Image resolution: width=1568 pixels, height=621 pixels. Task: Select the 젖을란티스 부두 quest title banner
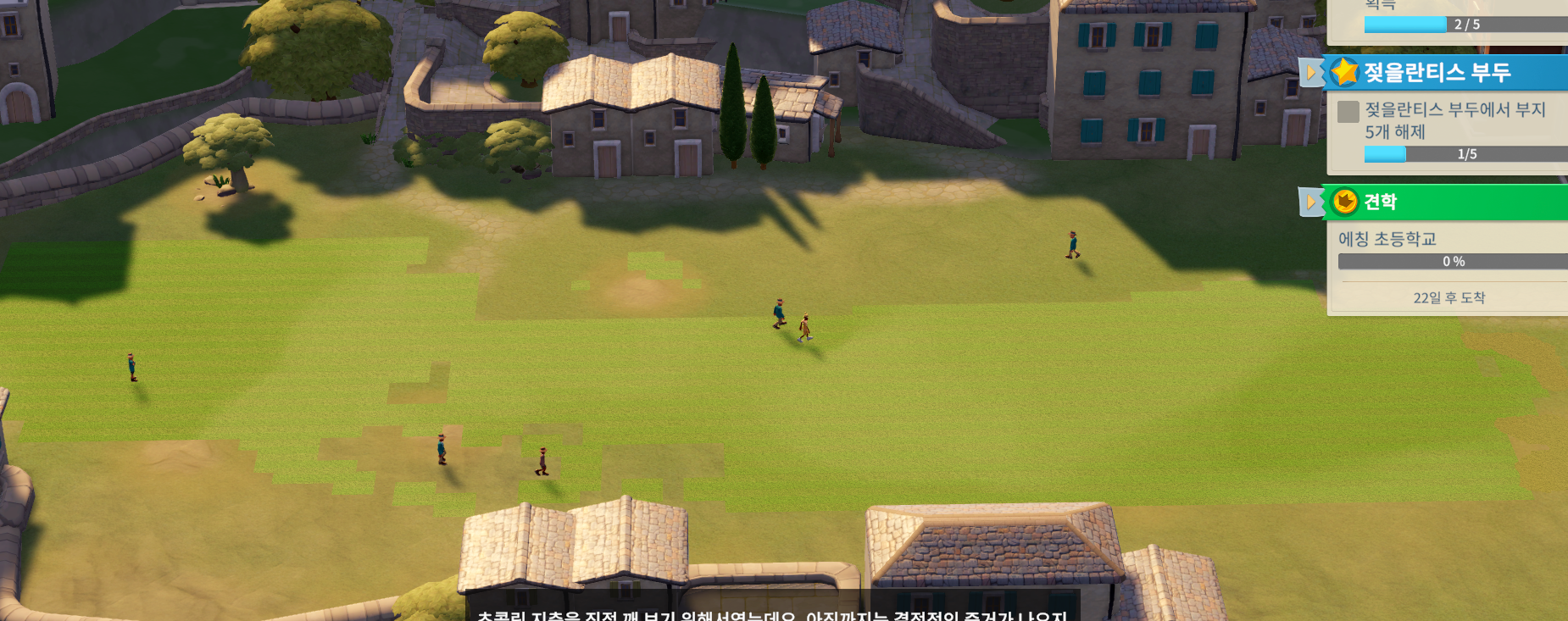coord(1441,73)
